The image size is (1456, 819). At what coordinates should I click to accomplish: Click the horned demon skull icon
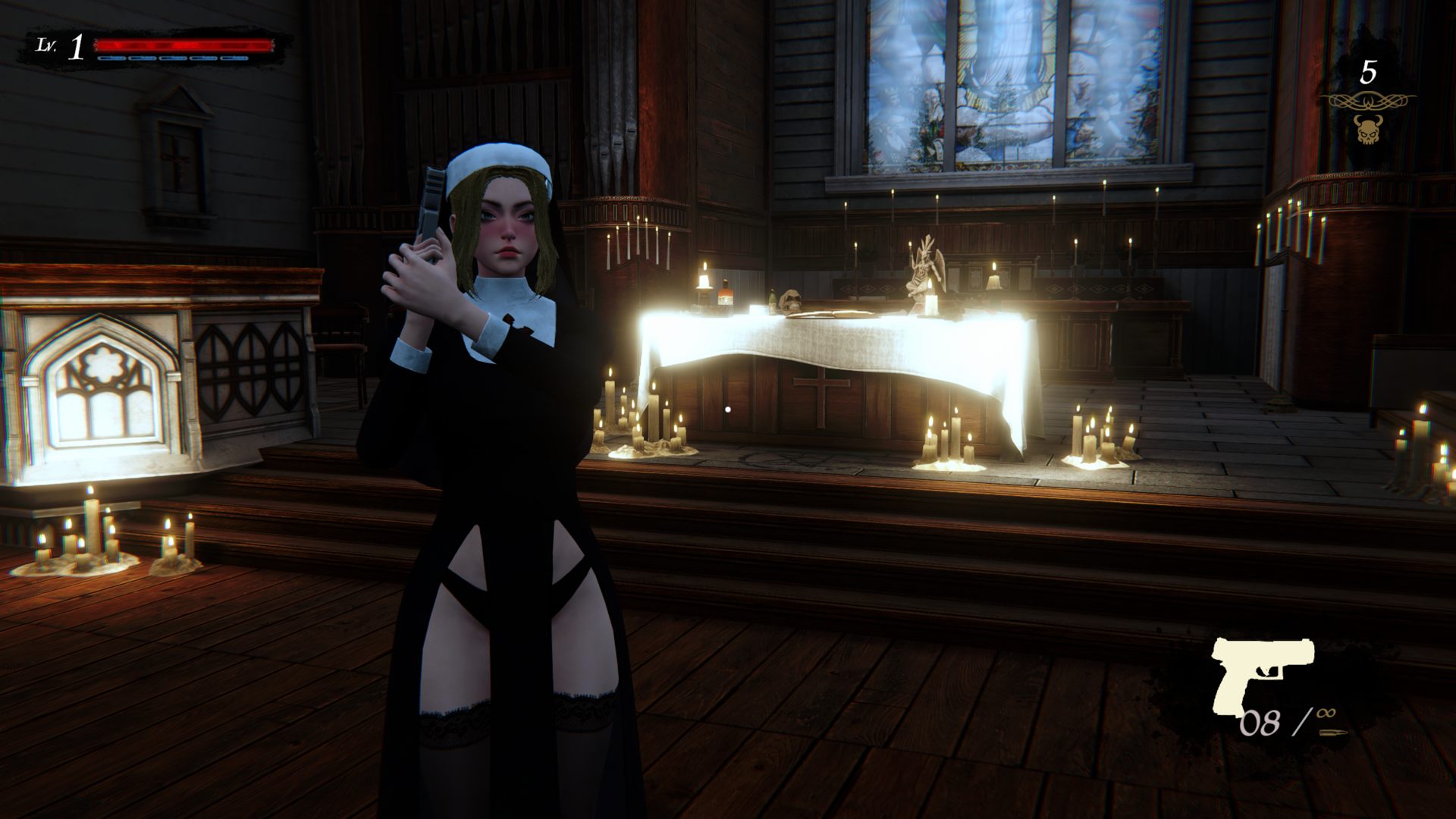(x=1367, y=130)
